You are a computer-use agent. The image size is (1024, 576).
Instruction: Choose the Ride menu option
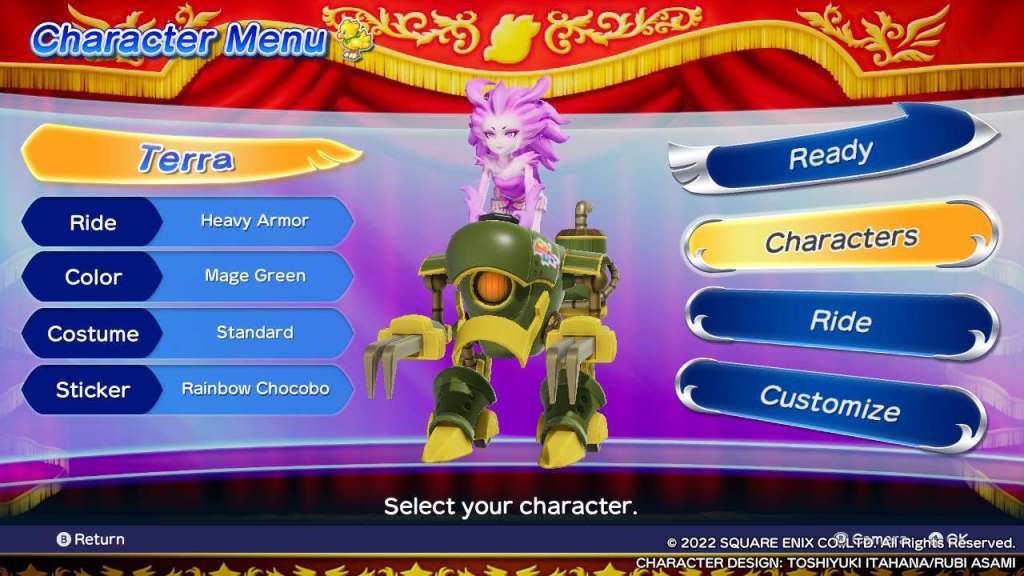840,322
